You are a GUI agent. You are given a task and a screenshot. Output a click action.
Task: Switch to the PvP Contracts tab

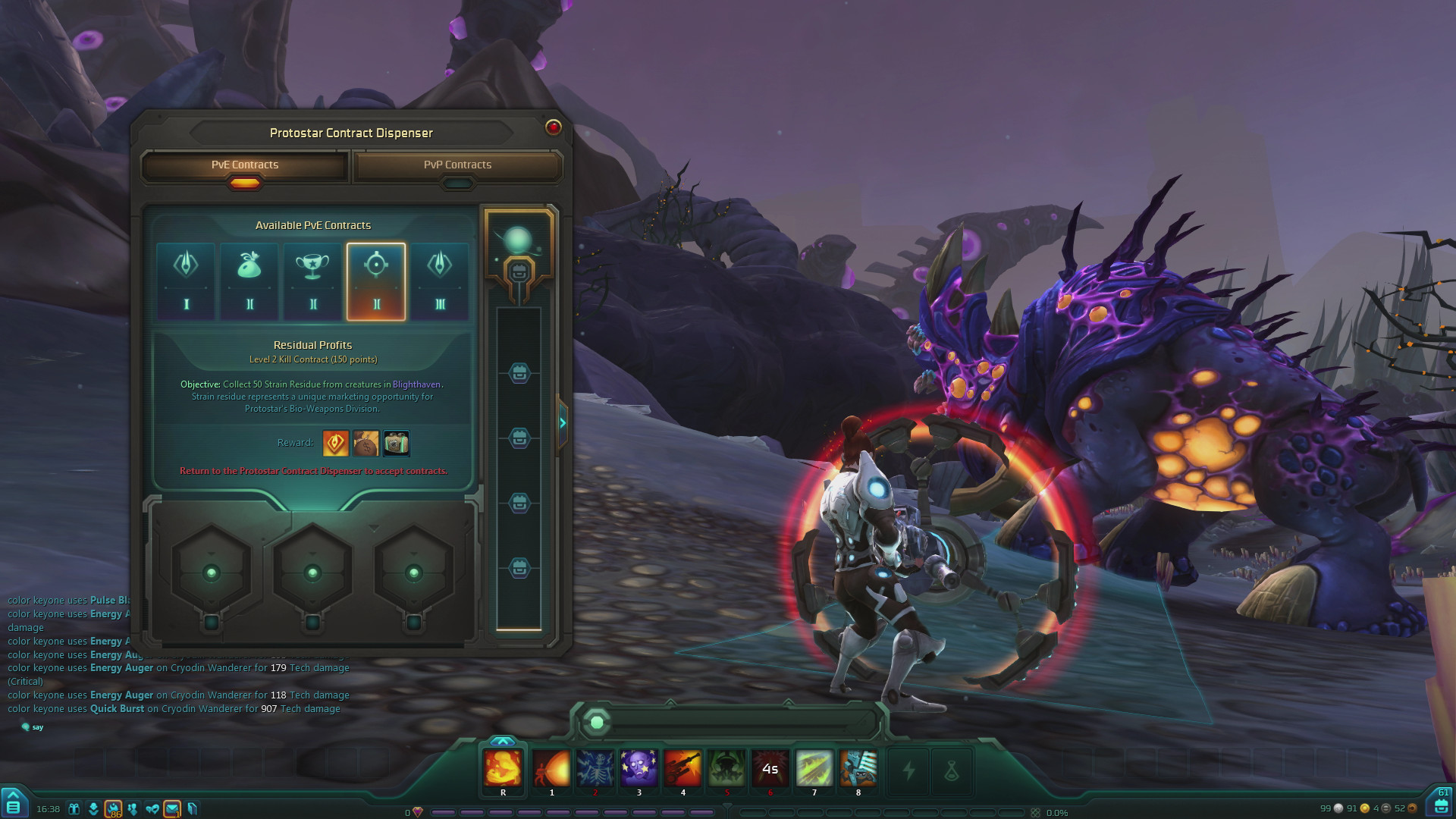(458, 165)
